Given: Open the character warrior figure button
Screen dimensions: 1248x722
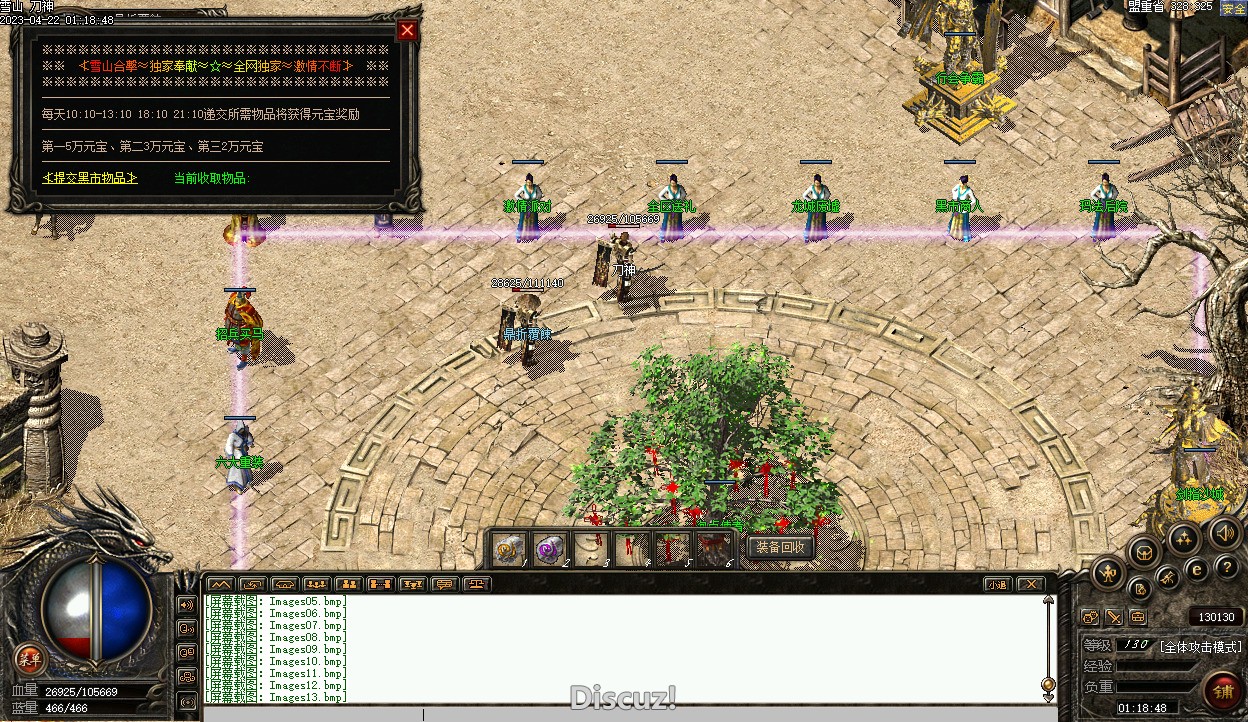Looking at the screenshot, I should [1108, 572].
